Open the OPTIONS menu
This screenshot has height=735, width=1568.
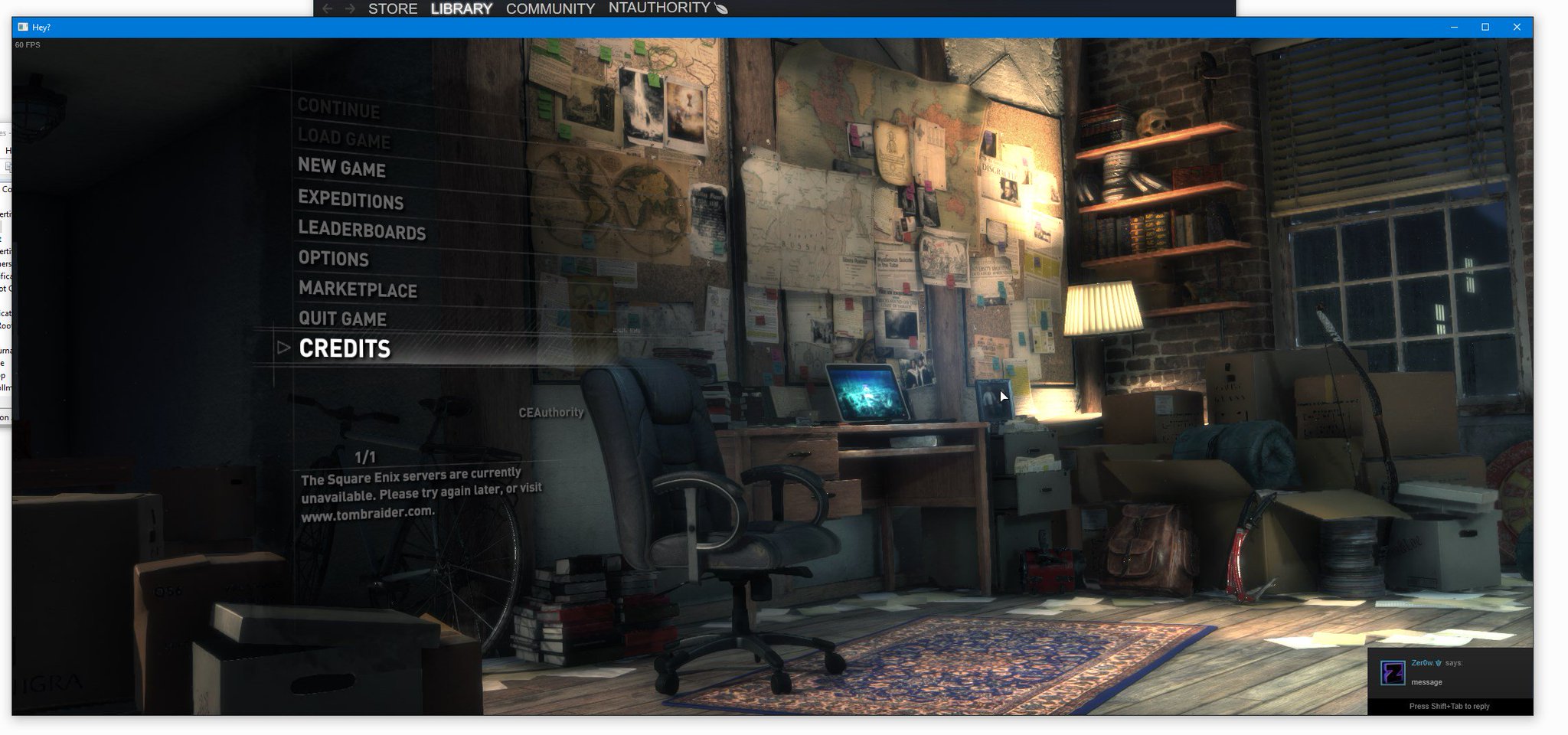click(334, 260)
